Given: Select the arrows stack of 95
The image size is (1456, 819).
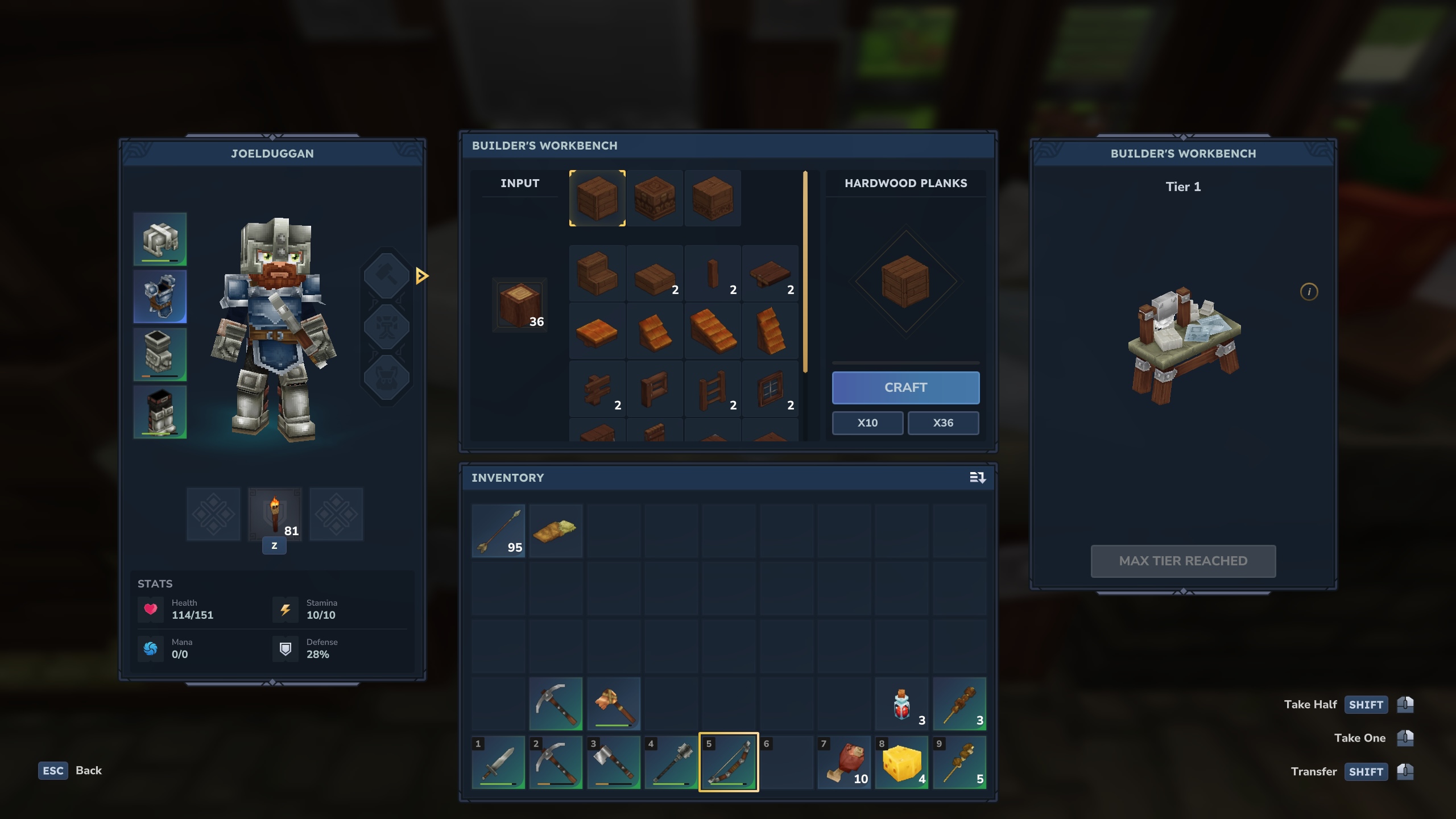Looking at the screenshot, I should coord(498,531).
